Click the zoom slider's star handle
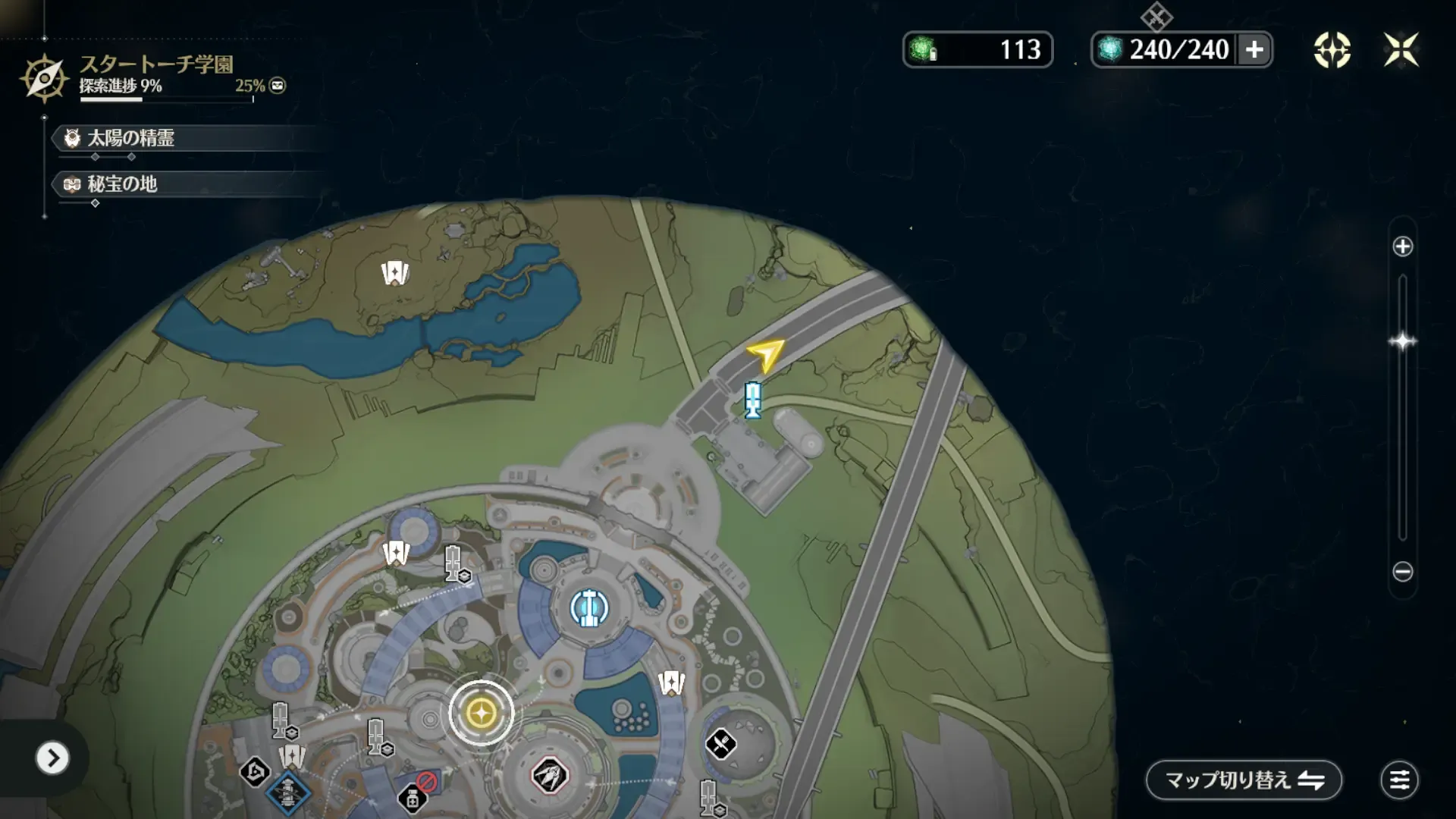This screenshot has width=1456, height=819. tap(1402, 341)
